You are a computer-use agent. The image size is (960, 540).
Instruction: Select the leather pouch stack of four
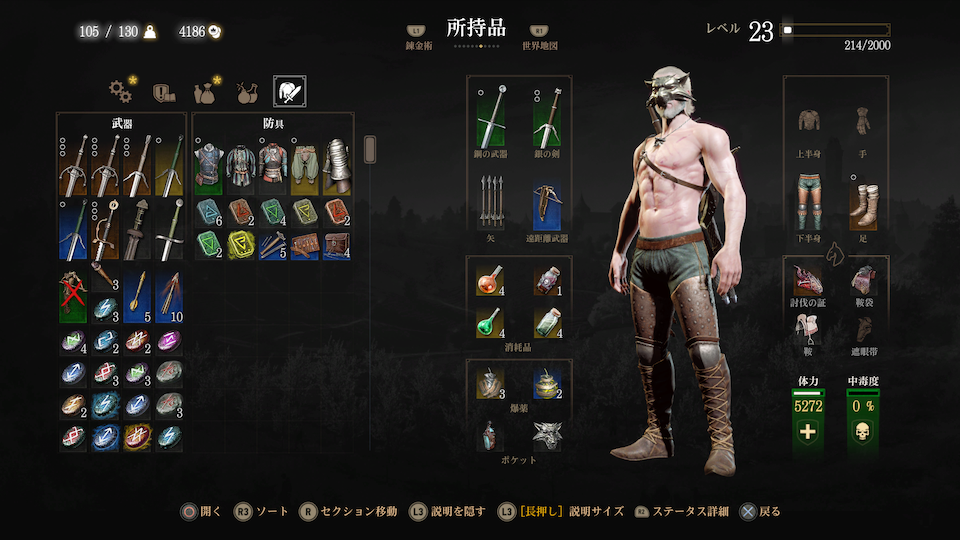tap(337, 244)
